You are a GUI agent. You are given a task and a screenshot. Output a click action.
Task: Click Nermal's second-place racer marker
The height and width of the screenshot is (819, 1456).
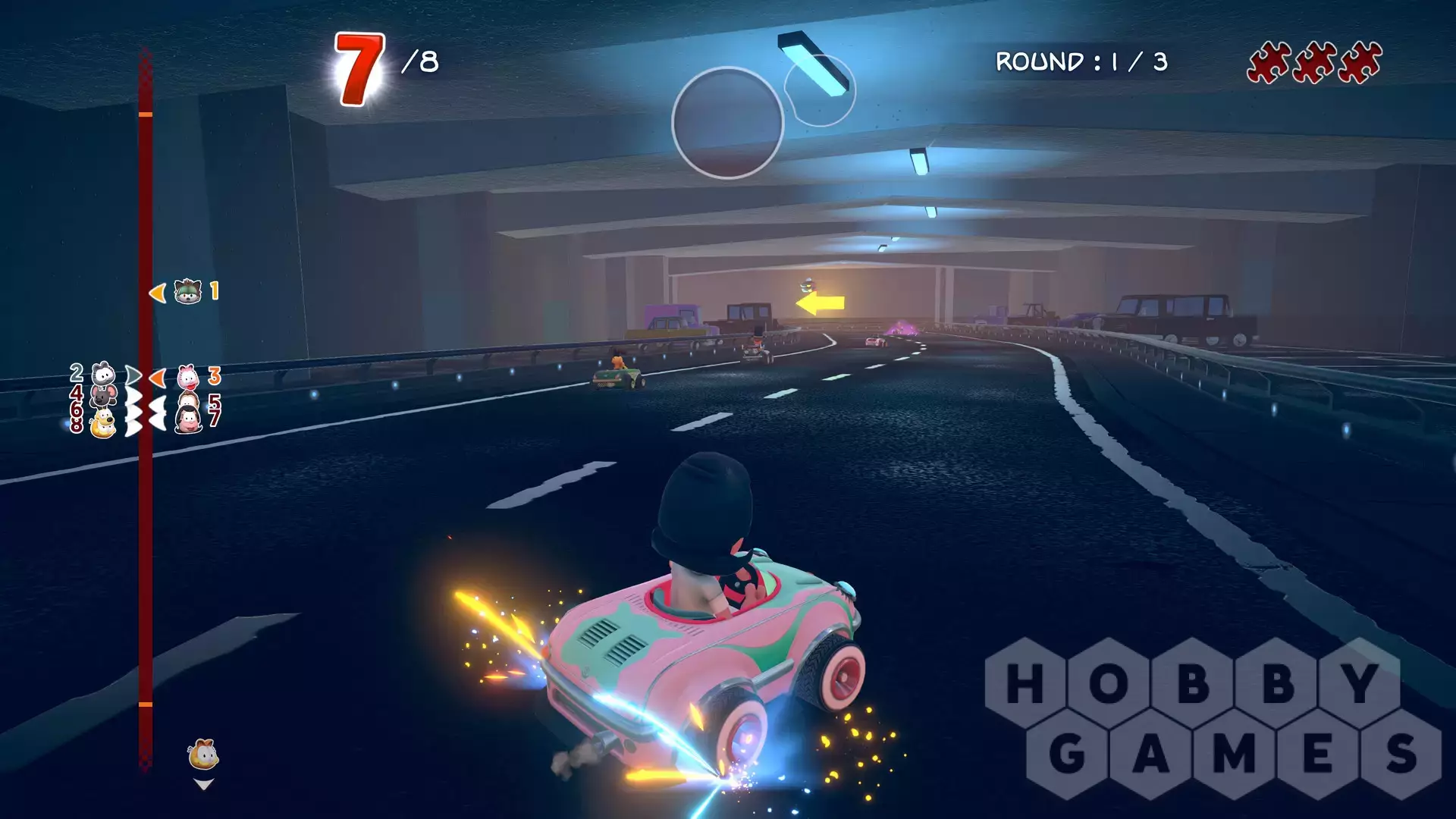point(103,374)
